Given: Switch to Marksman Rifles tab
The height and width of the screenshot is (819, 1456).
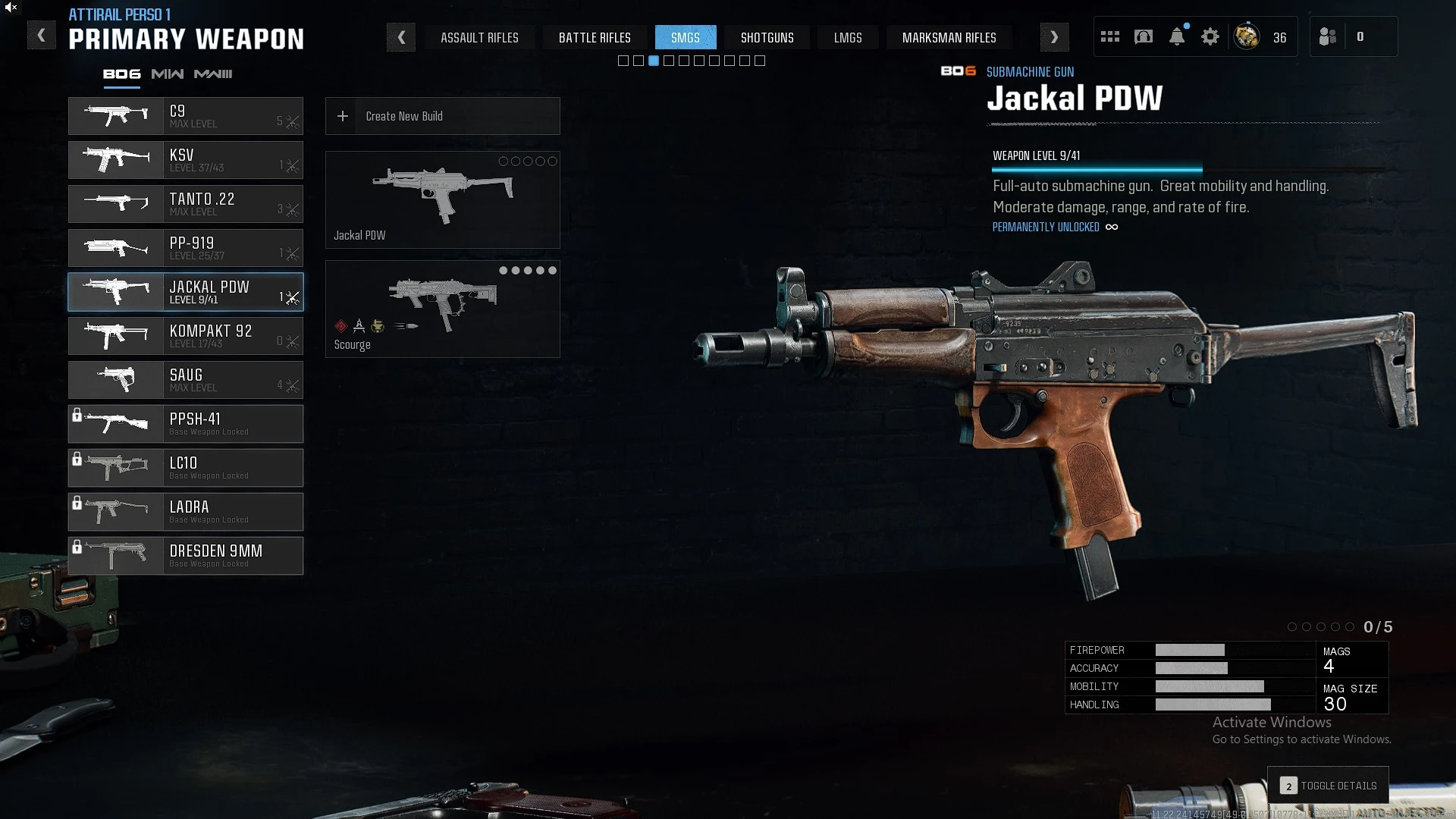Looking at the screenshot, I should point(949,37).
